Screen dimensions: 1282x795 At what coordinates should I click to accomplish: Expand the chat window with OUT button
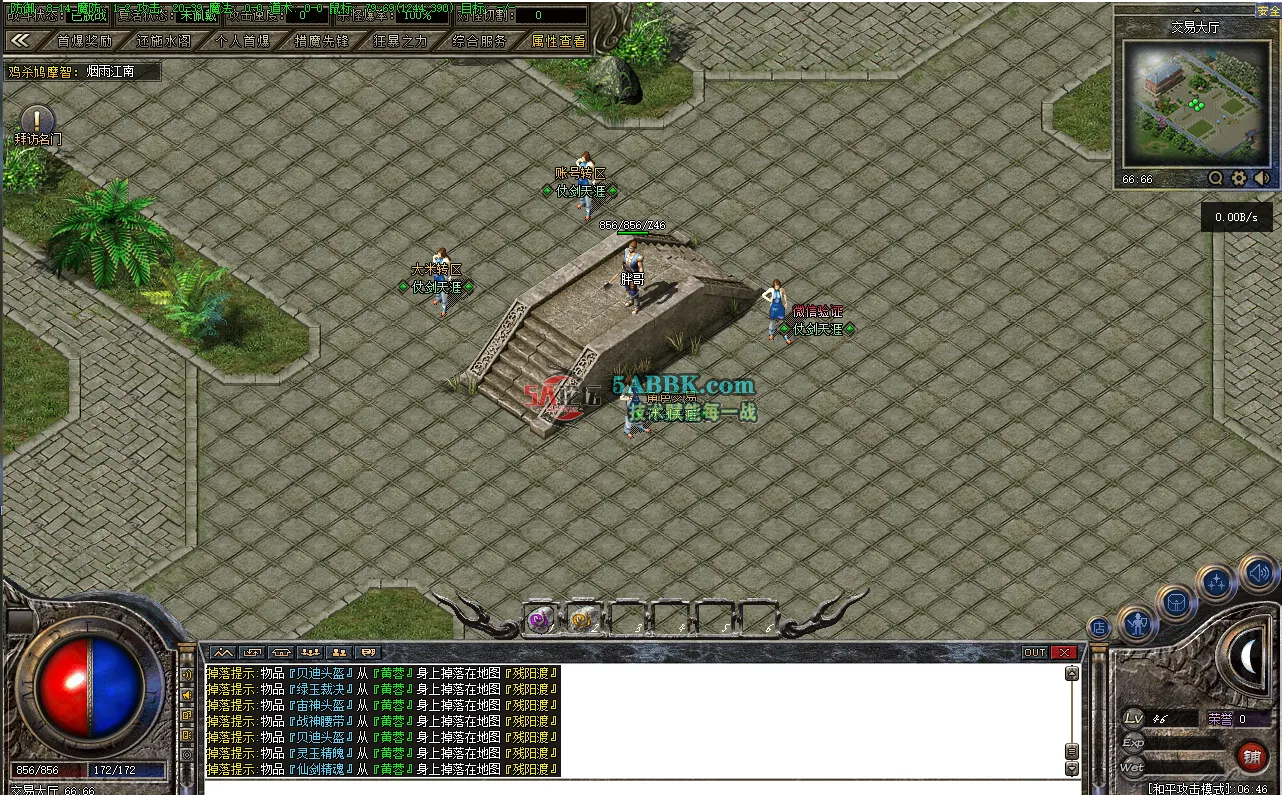(x=1035, y=651)
